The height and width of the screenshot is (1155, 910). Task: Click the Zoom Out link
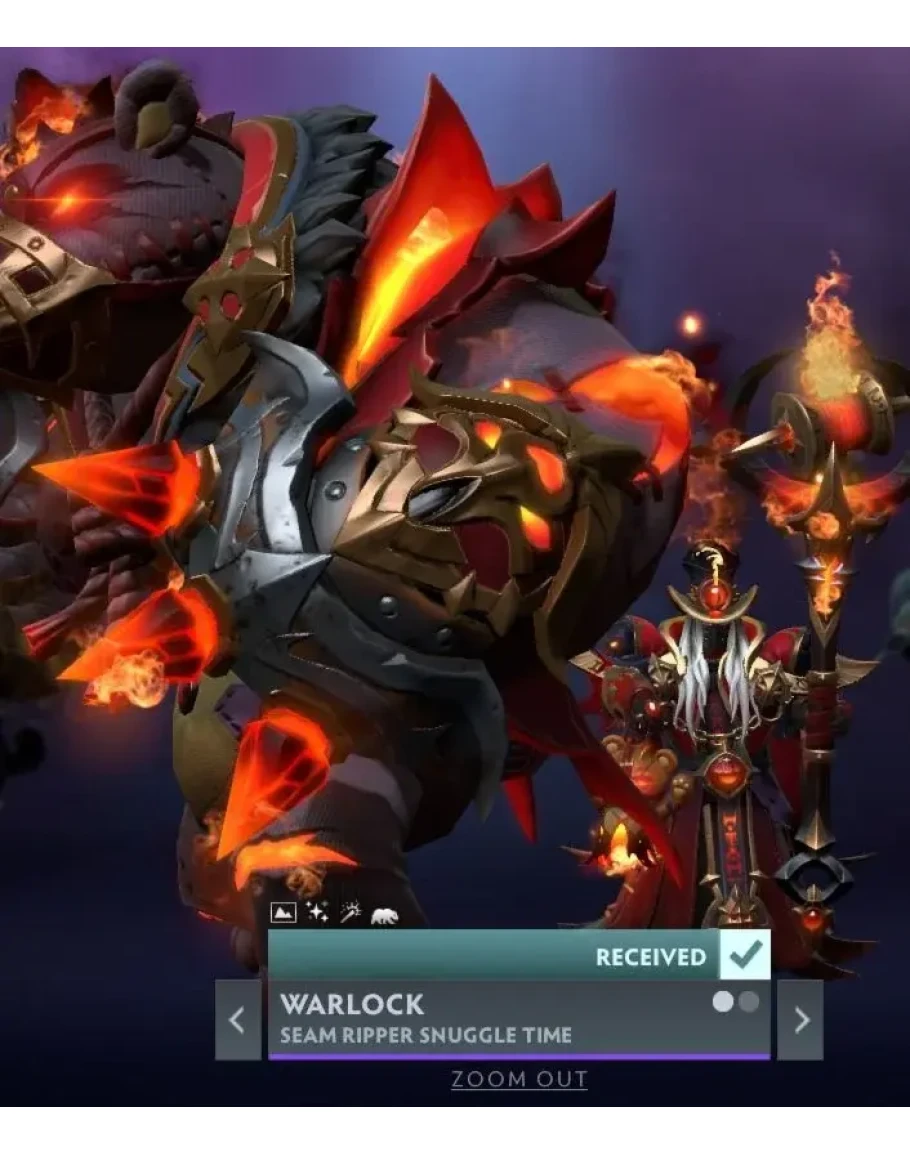tap(519, 1079)
